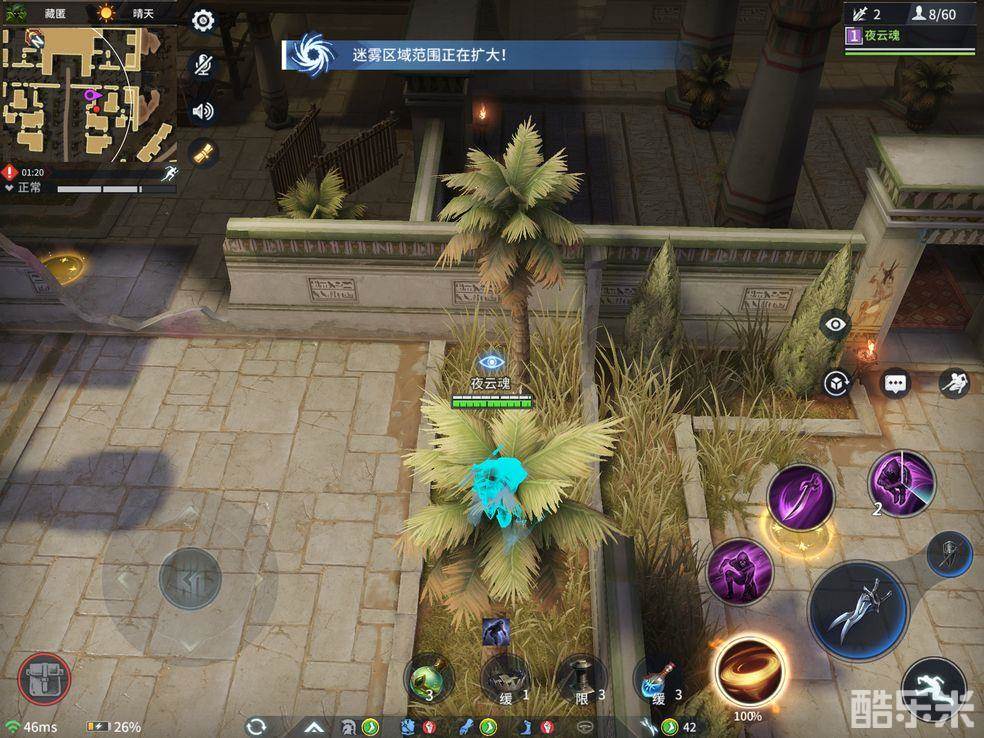Tap the rotating cube icon
This screenshot has width=984, height=738.
pos(835,383)
